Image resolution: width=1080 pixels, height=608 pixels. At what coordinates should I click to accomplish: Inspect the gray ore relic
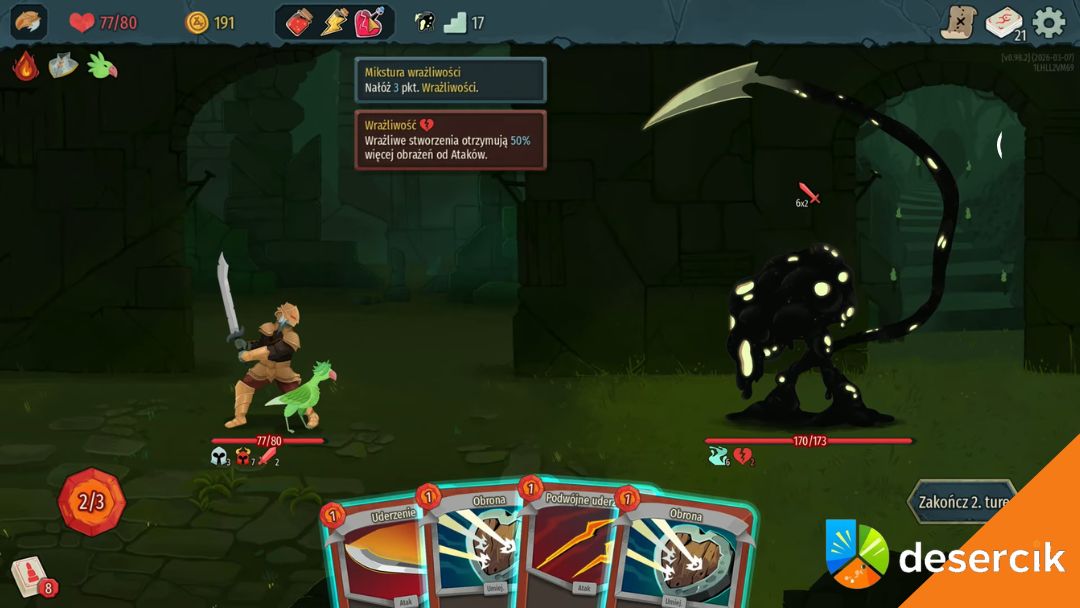point(63,66)
